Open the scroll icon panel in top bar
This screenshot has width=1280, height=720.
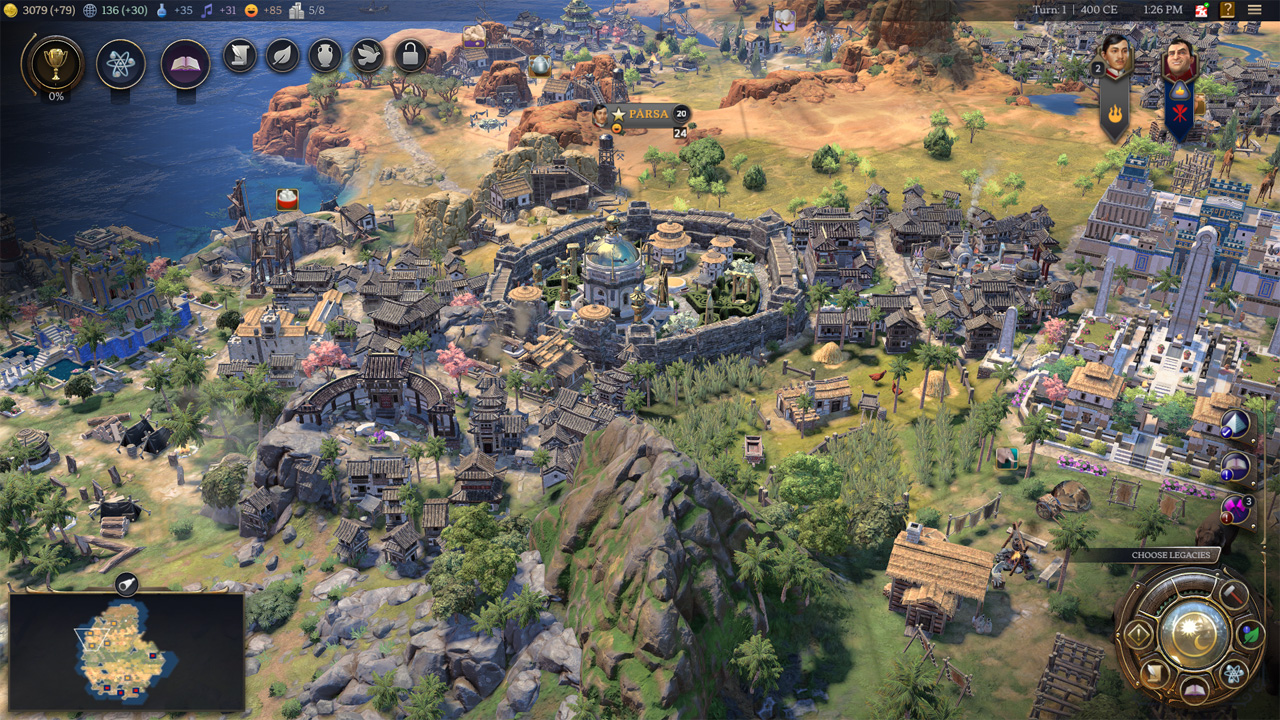(240, 55)
